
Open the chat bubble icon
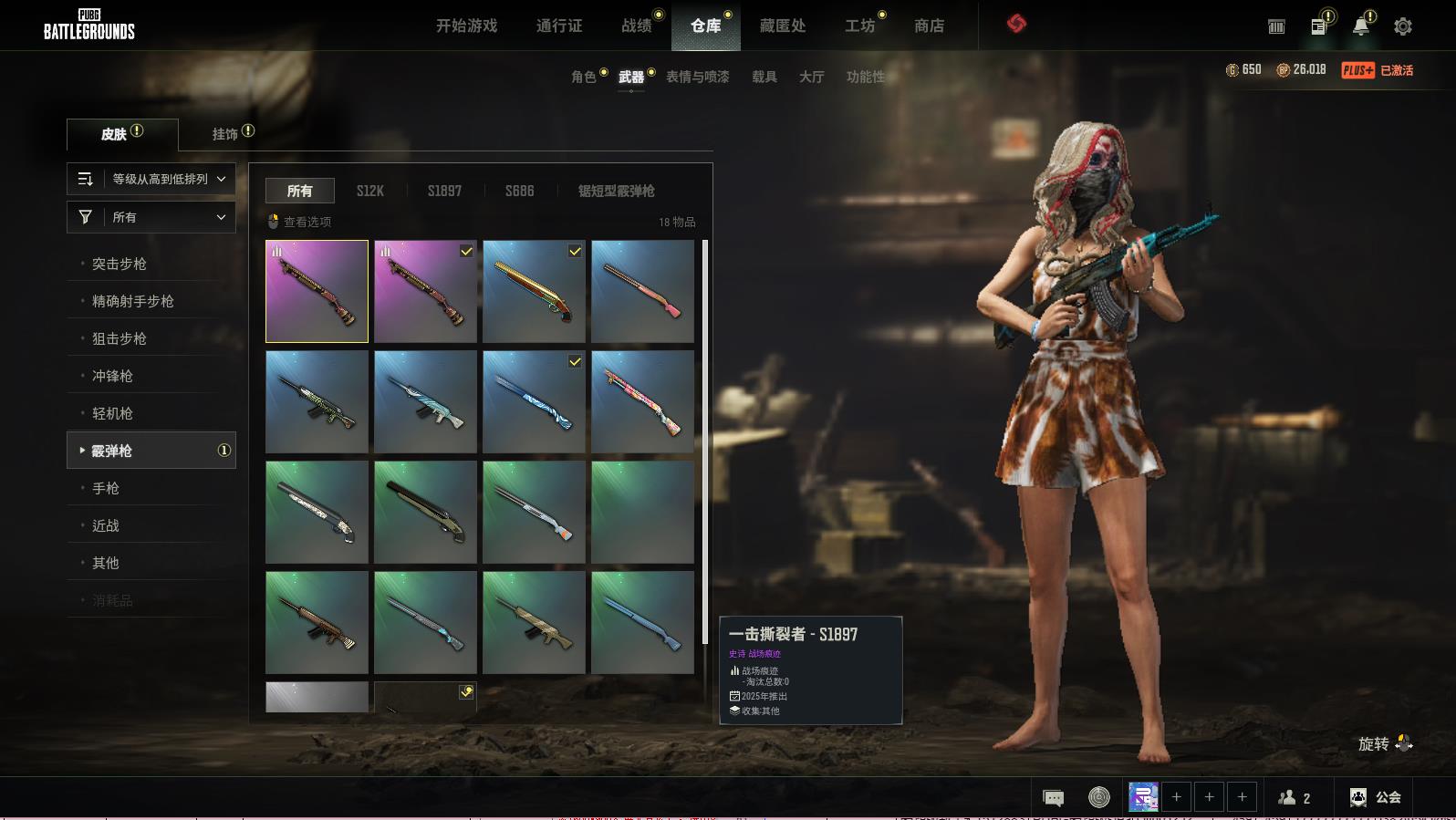coord(1053,798)
